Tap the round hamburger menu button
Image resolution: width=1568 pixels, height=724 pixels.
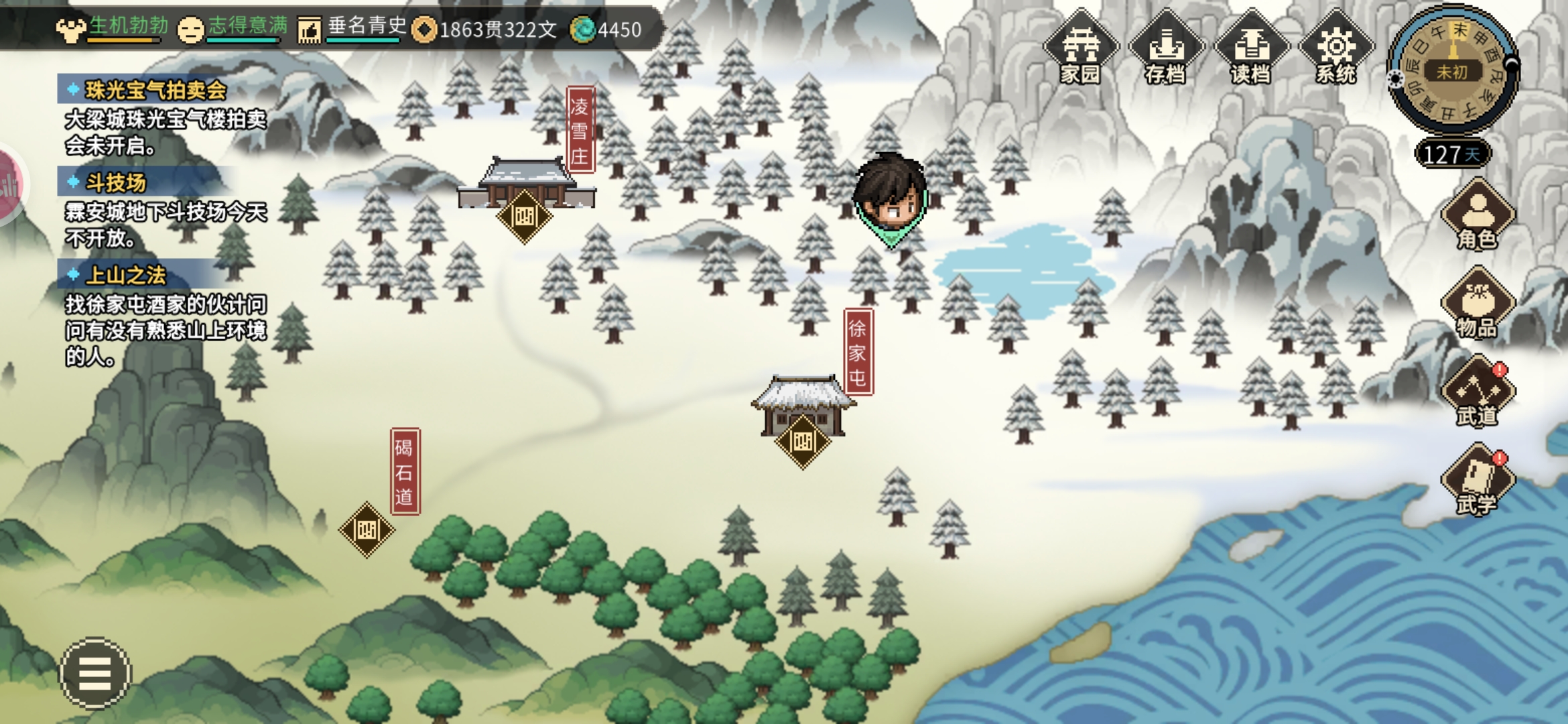pyautogui.click(x=95, y=672)
